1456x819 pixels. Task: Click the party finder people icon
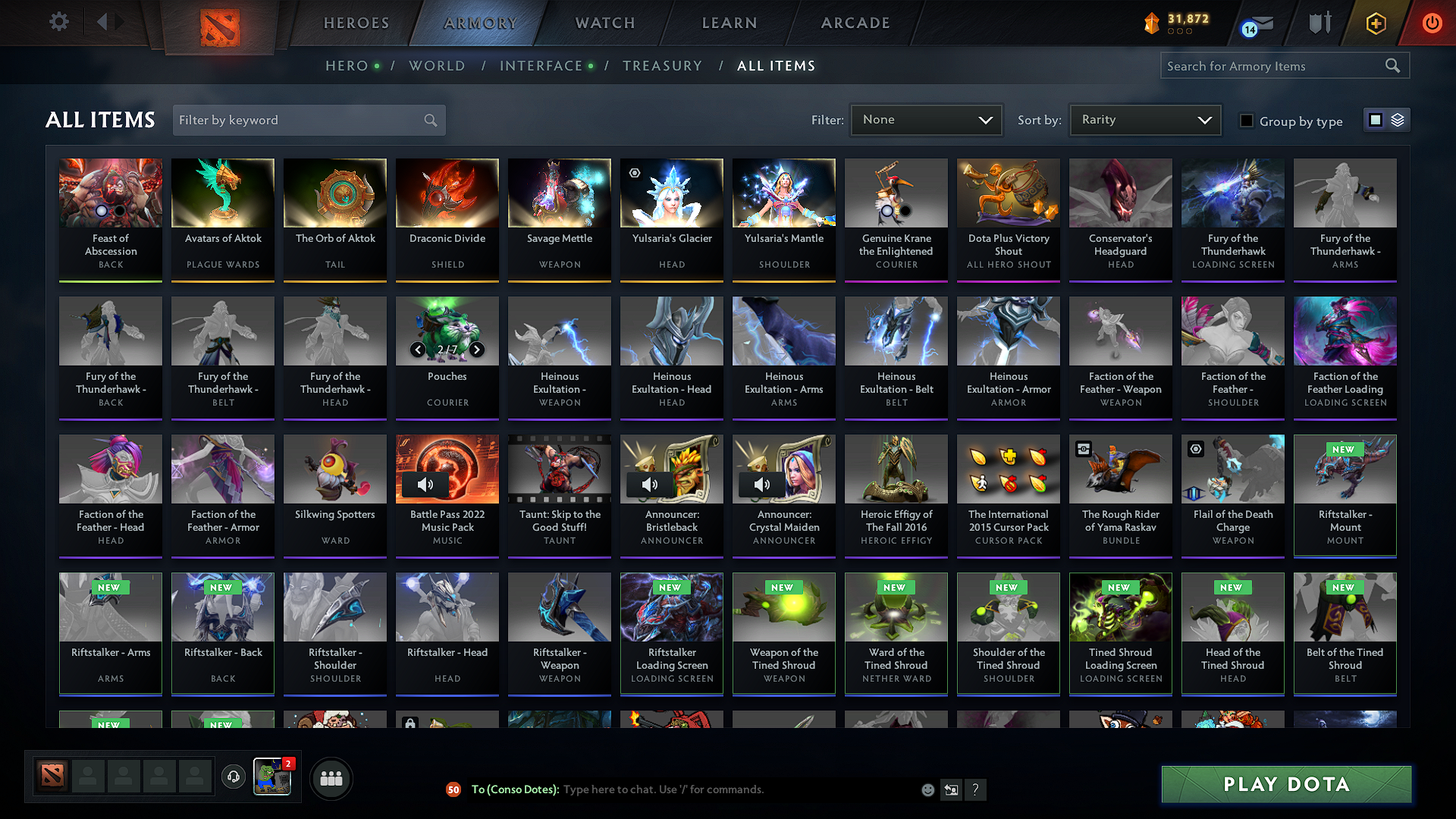coord(331,778)
